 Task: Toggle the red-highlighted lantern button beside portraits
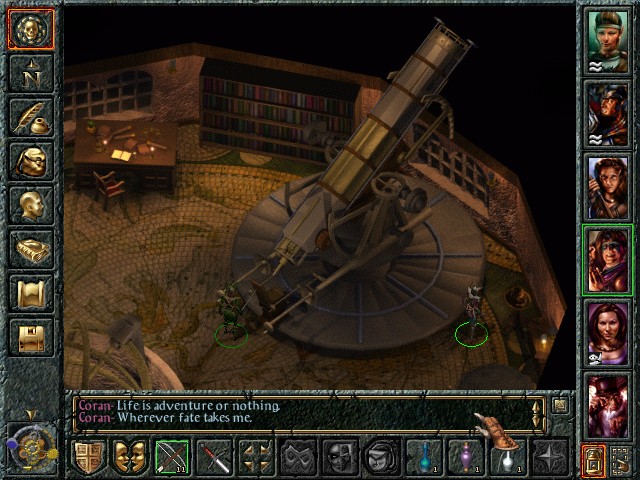[593, 459]
